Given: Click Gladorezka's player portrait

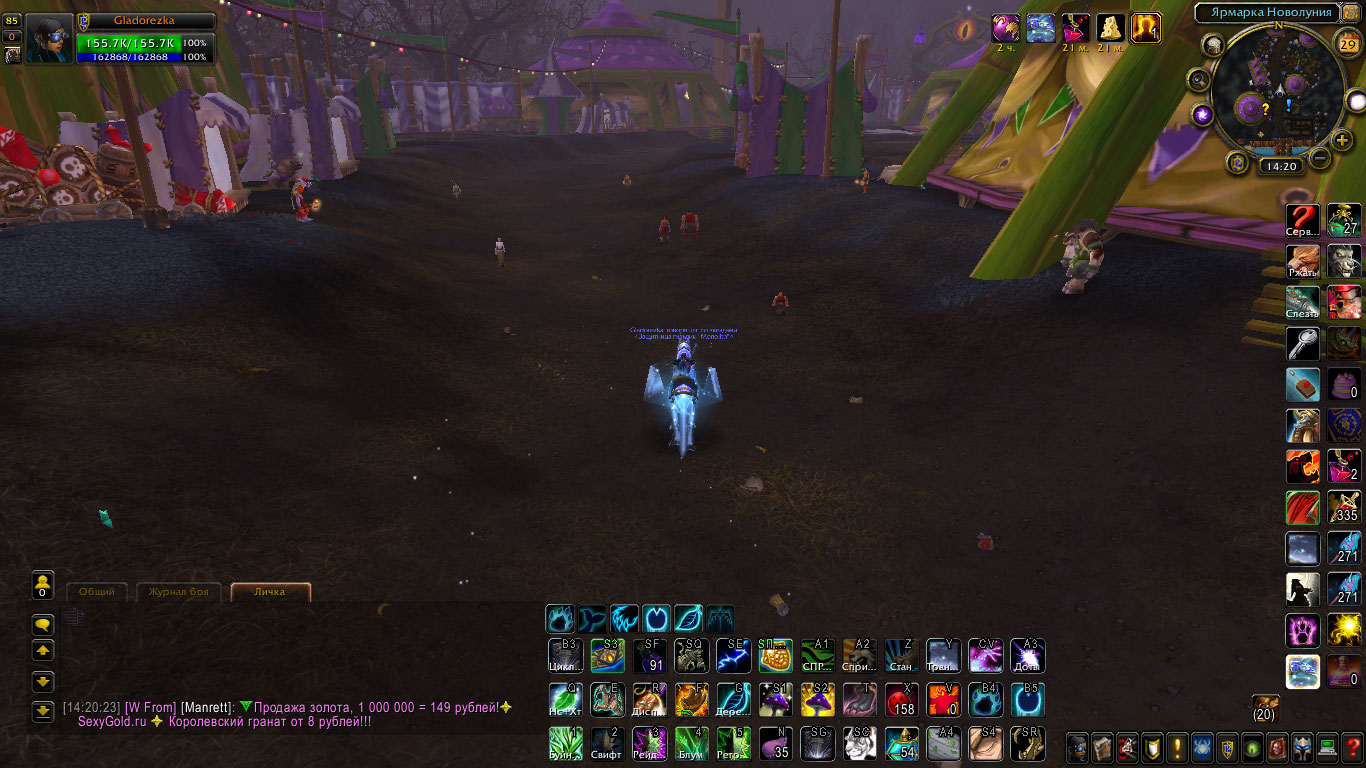Looking at the screenshot, I should tap(48, 39).
